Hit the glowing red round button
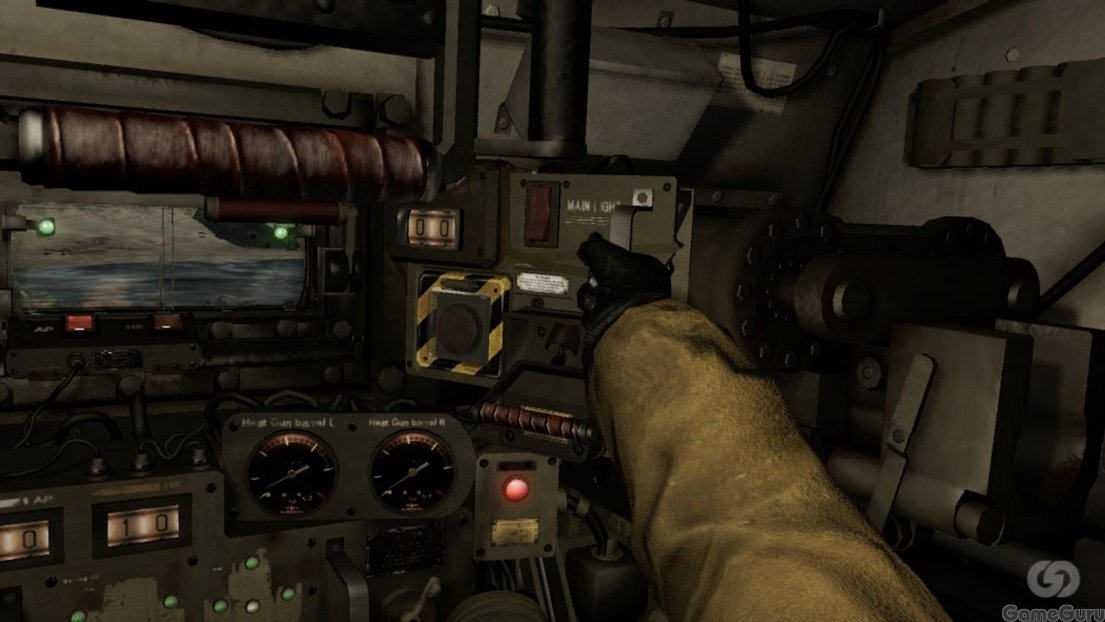This screenshot has height=622, width=1105. coord(516,490)
